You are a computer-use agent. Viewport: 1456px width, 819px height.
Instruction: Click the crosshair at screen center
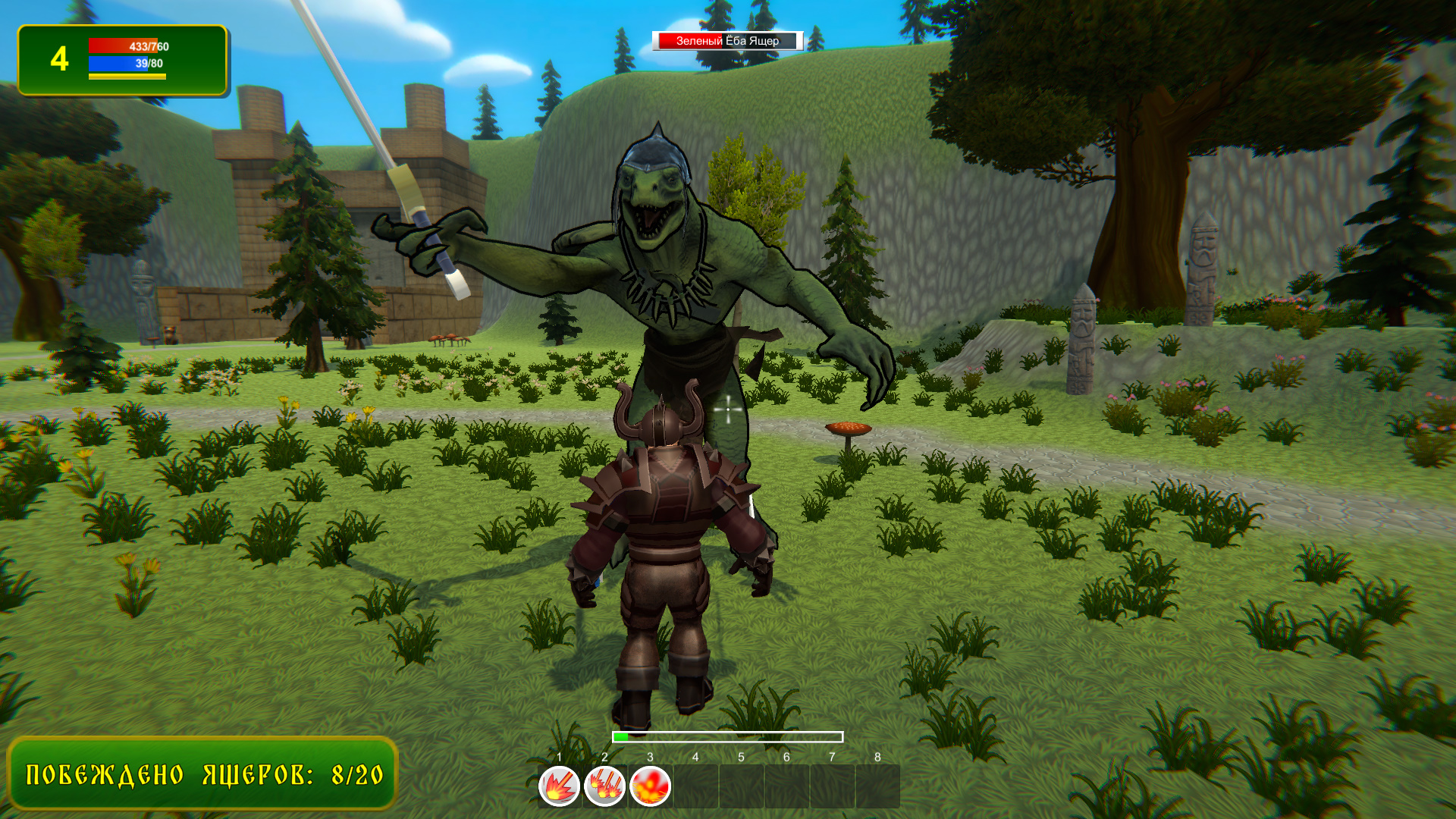pyautogui.click(x=727, y=409)
